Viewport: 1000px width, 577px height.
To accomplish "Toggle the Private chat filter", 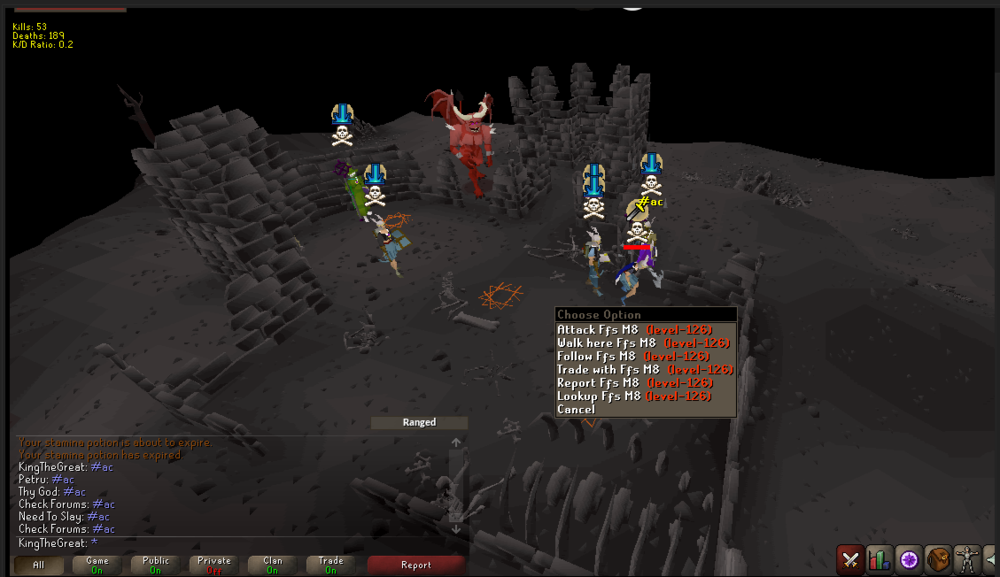I will pyautogui.click(x=214, y=565).
